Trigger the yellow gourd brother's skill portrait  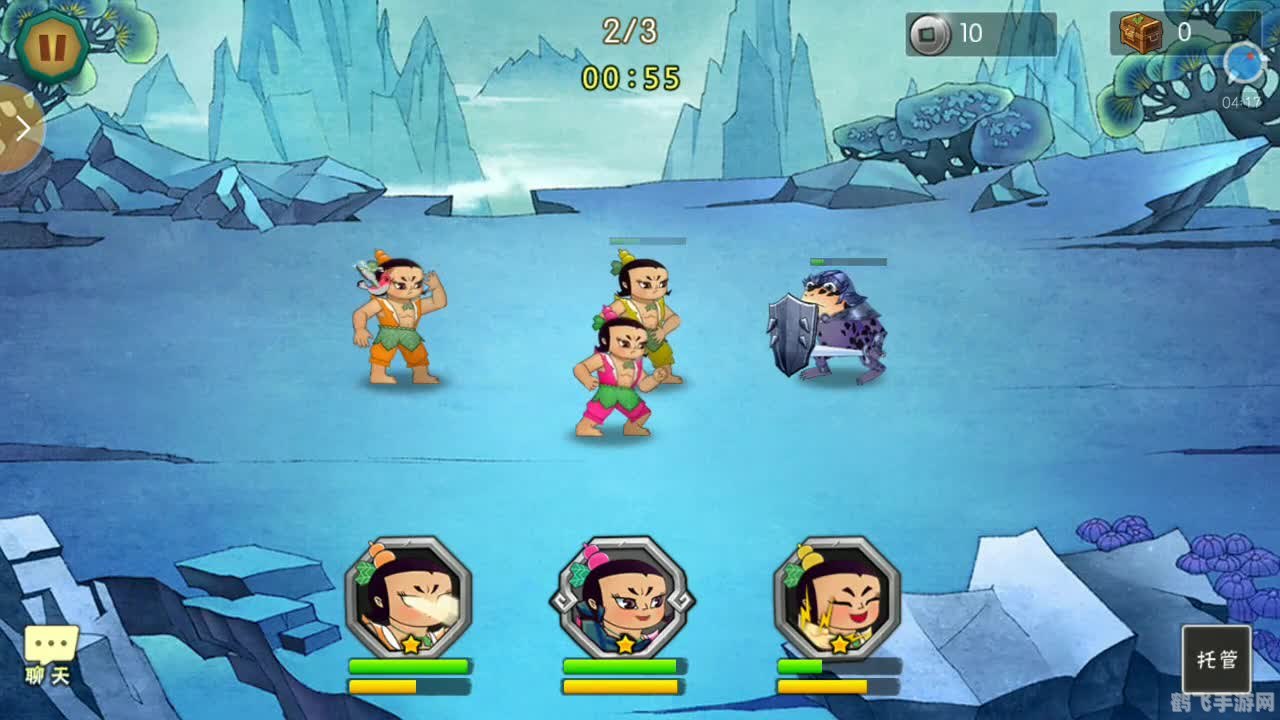tap(837, 598)
